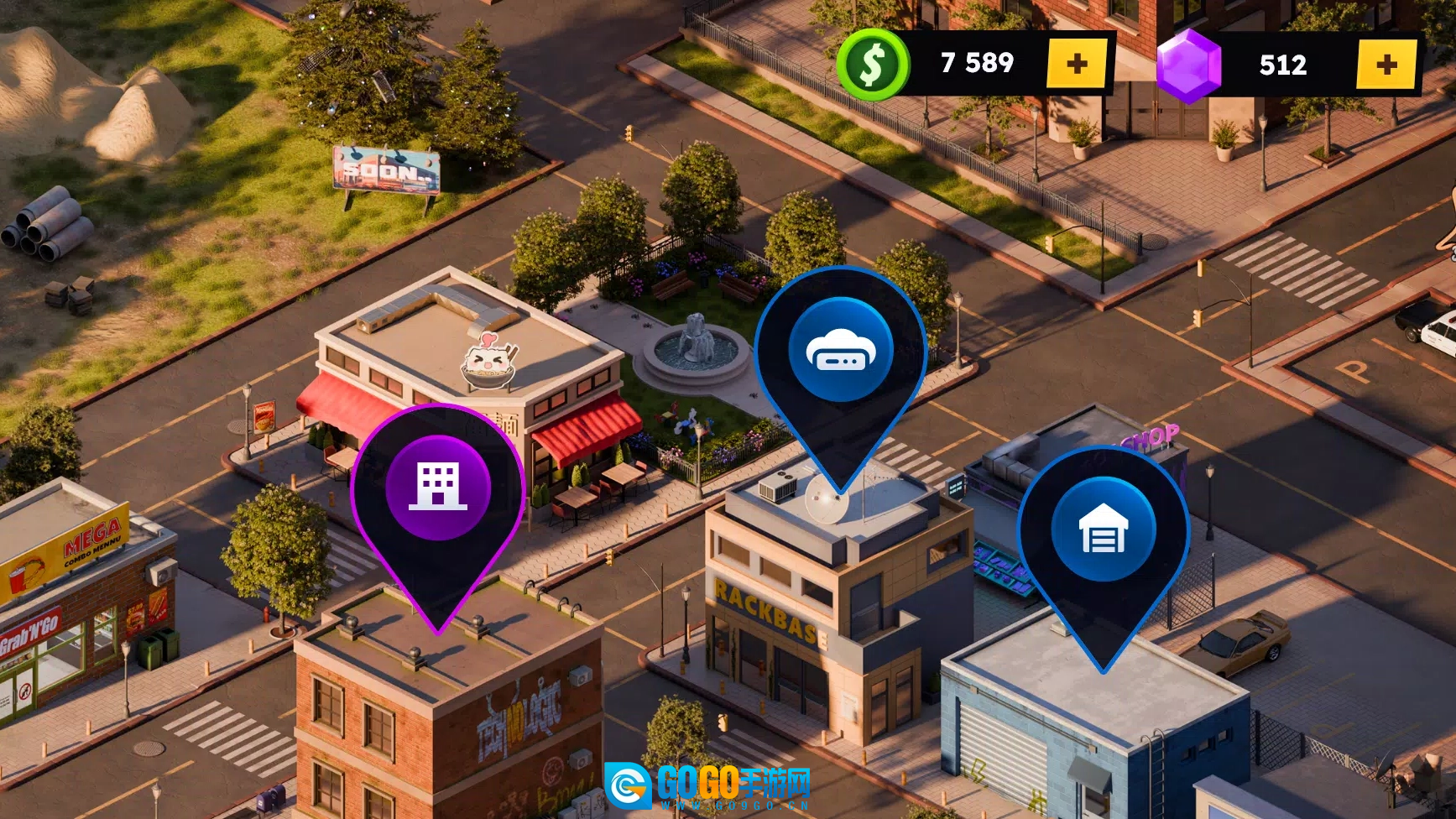Viewport: 1456px width, 819px height.
Task: Open the blue server device map pin
Action: [840, 351]
